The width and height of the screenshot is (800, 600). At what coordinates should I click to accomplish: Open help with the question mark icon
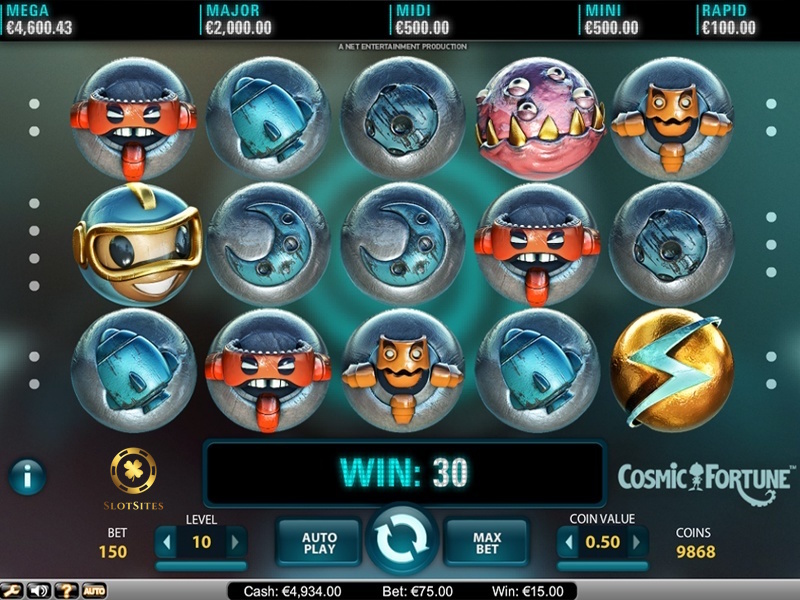65,591
